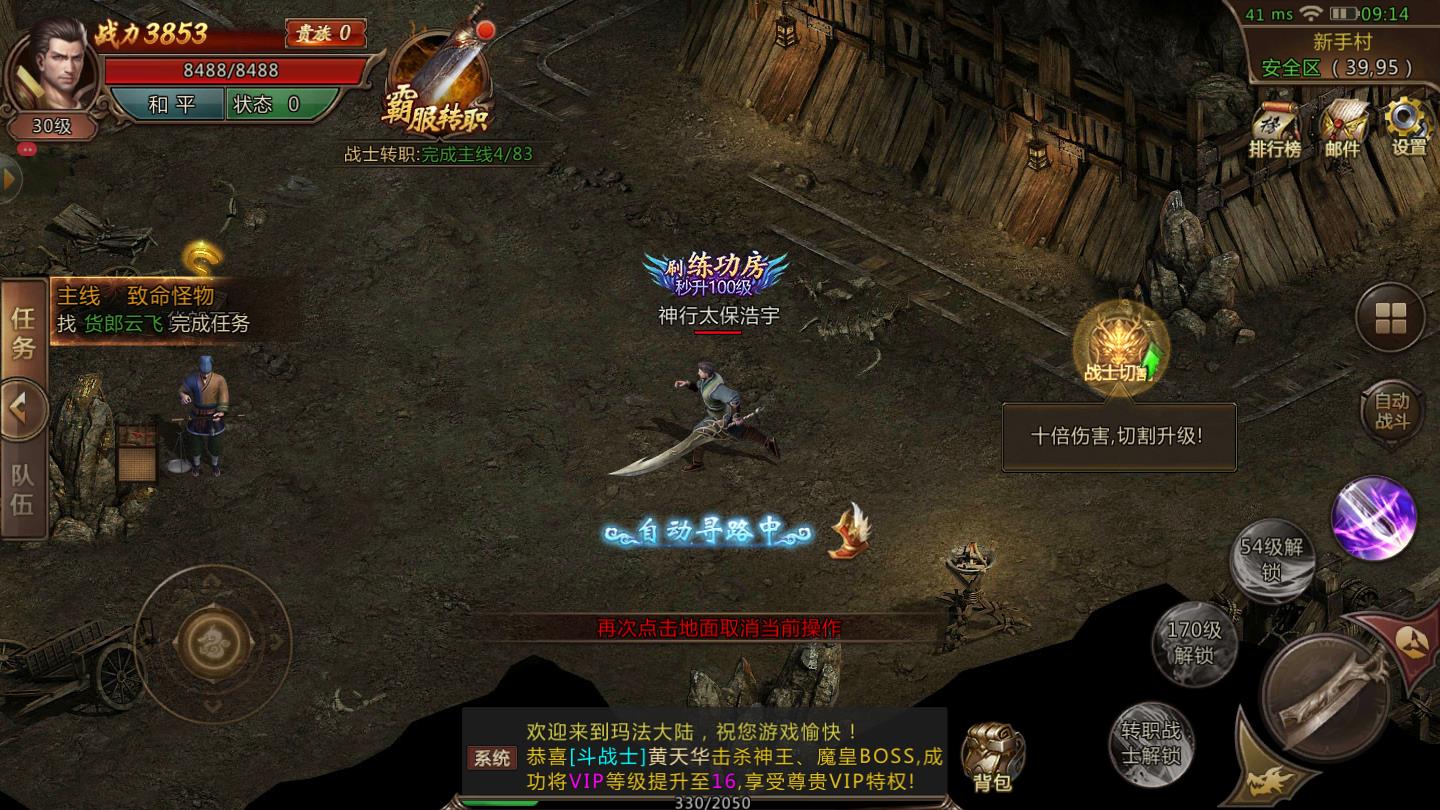The image size is (1440, 810).
Task: Activate the purple slash skill
Action: click(x=1374, y=516)
